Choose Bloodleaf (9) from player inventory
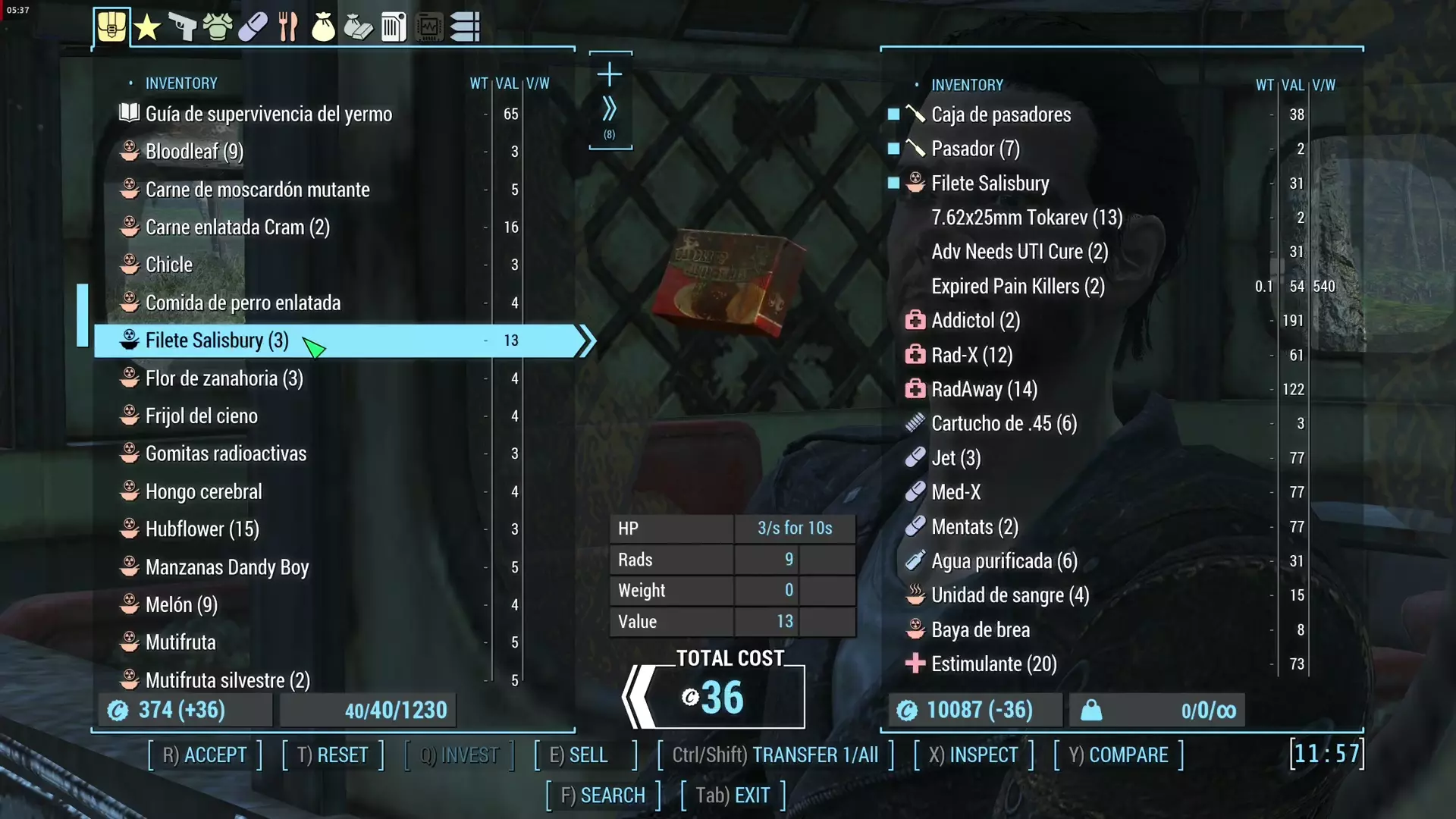Image resolution: width=1456 pixels, height=819 pixels. pyautogui.click(x=194, y=152)
